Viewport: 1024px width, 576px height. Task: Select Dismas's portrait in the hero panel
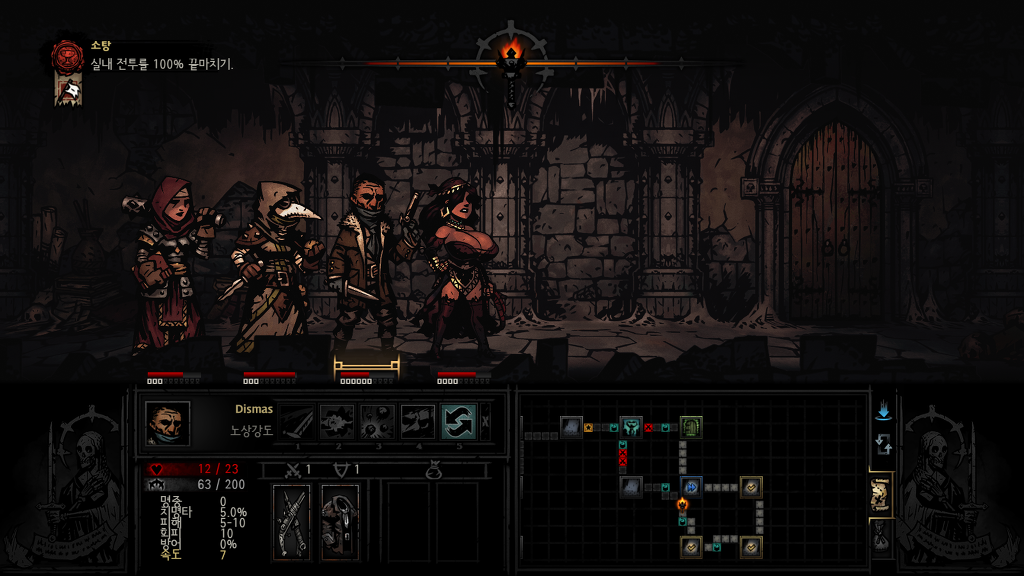pyautogui.click(x=167, y=423)
